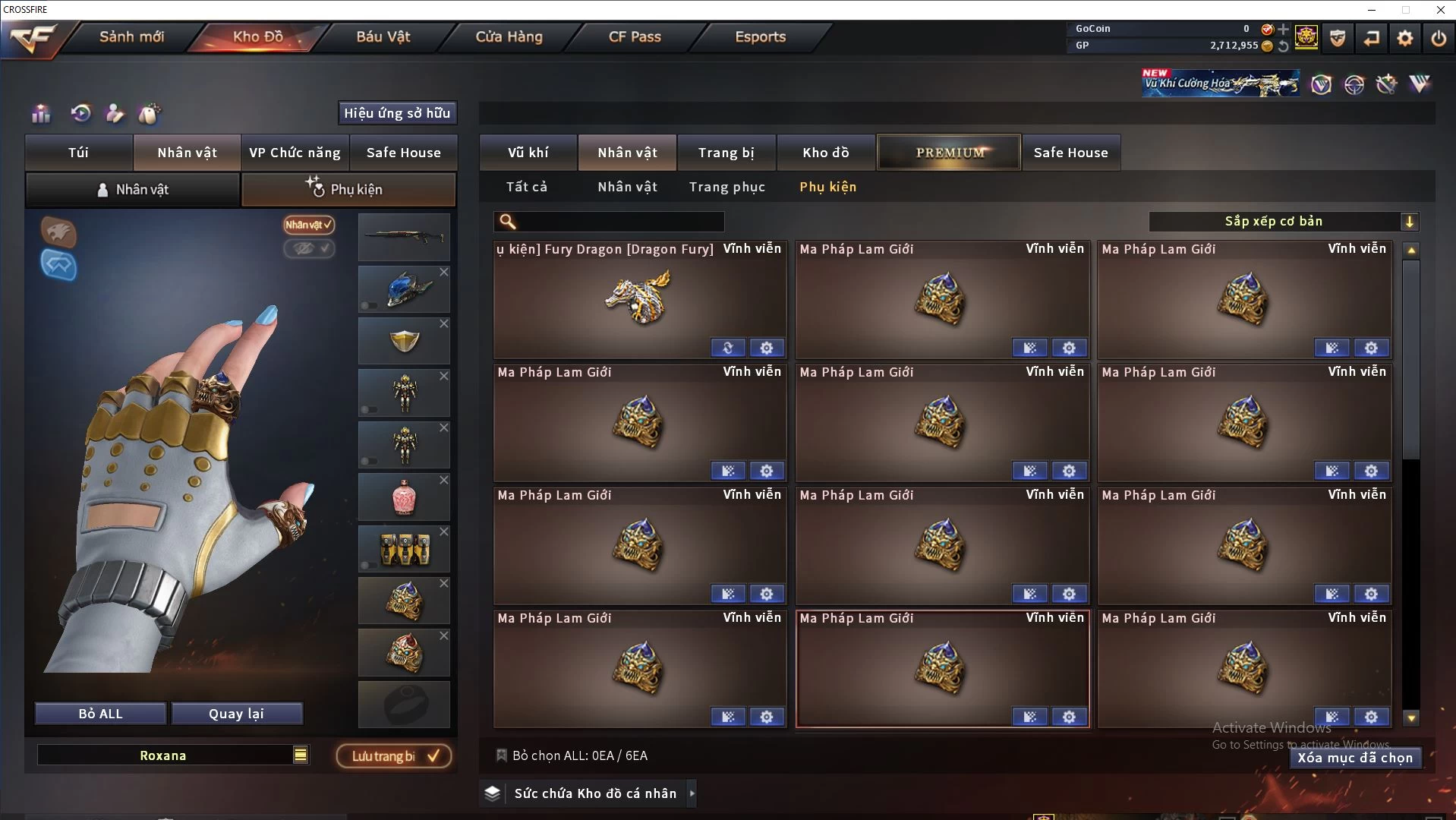Click the inventory search field
Viewport: 1456px width, 820px height.
coord(619,222)
